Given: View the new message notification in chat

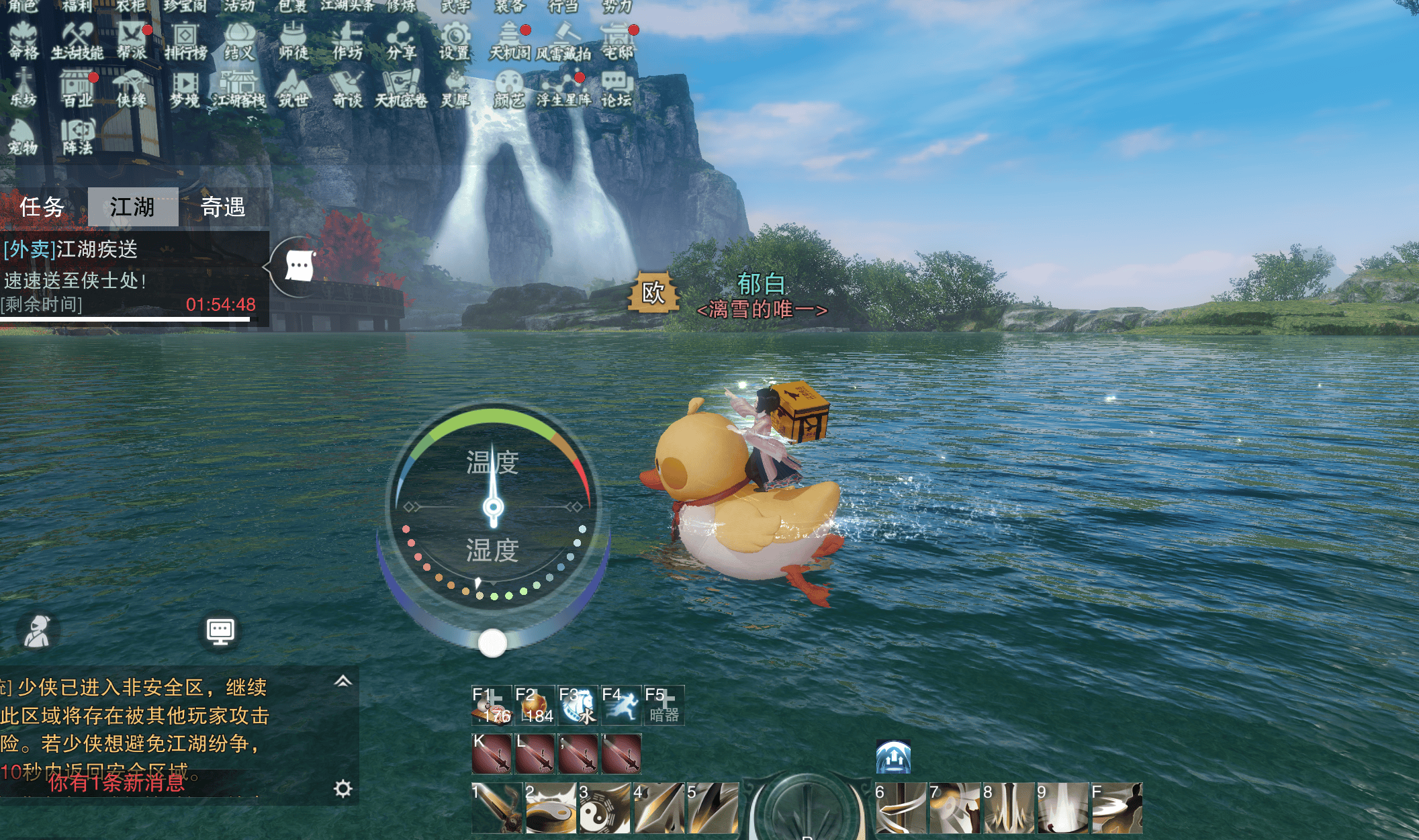Looking at the screenshot, I should [116, 782].
